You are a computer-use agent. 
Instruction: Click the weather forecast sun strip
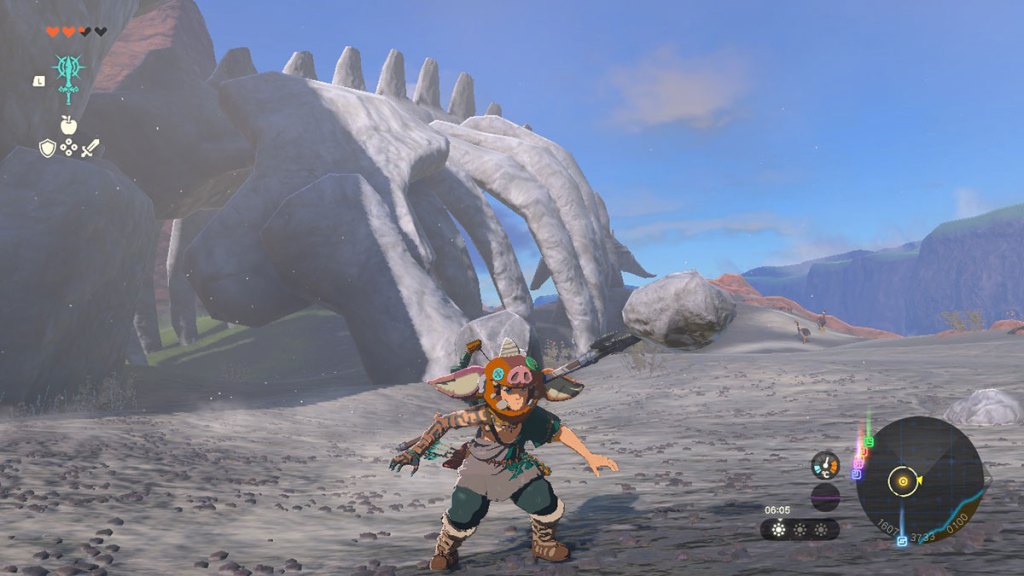800,529
